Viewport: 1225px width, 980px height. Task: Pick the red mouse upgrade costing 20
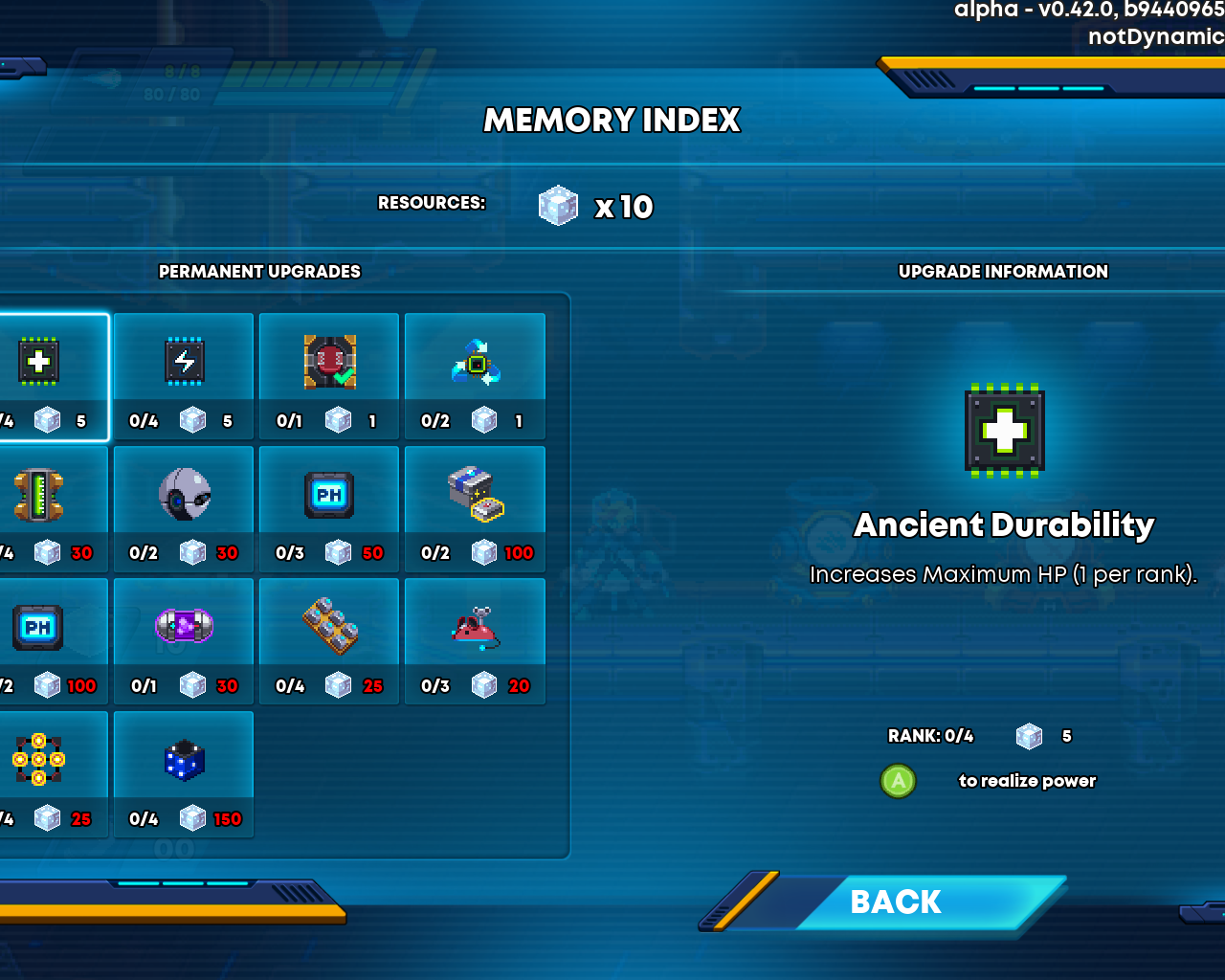[475, 641]
